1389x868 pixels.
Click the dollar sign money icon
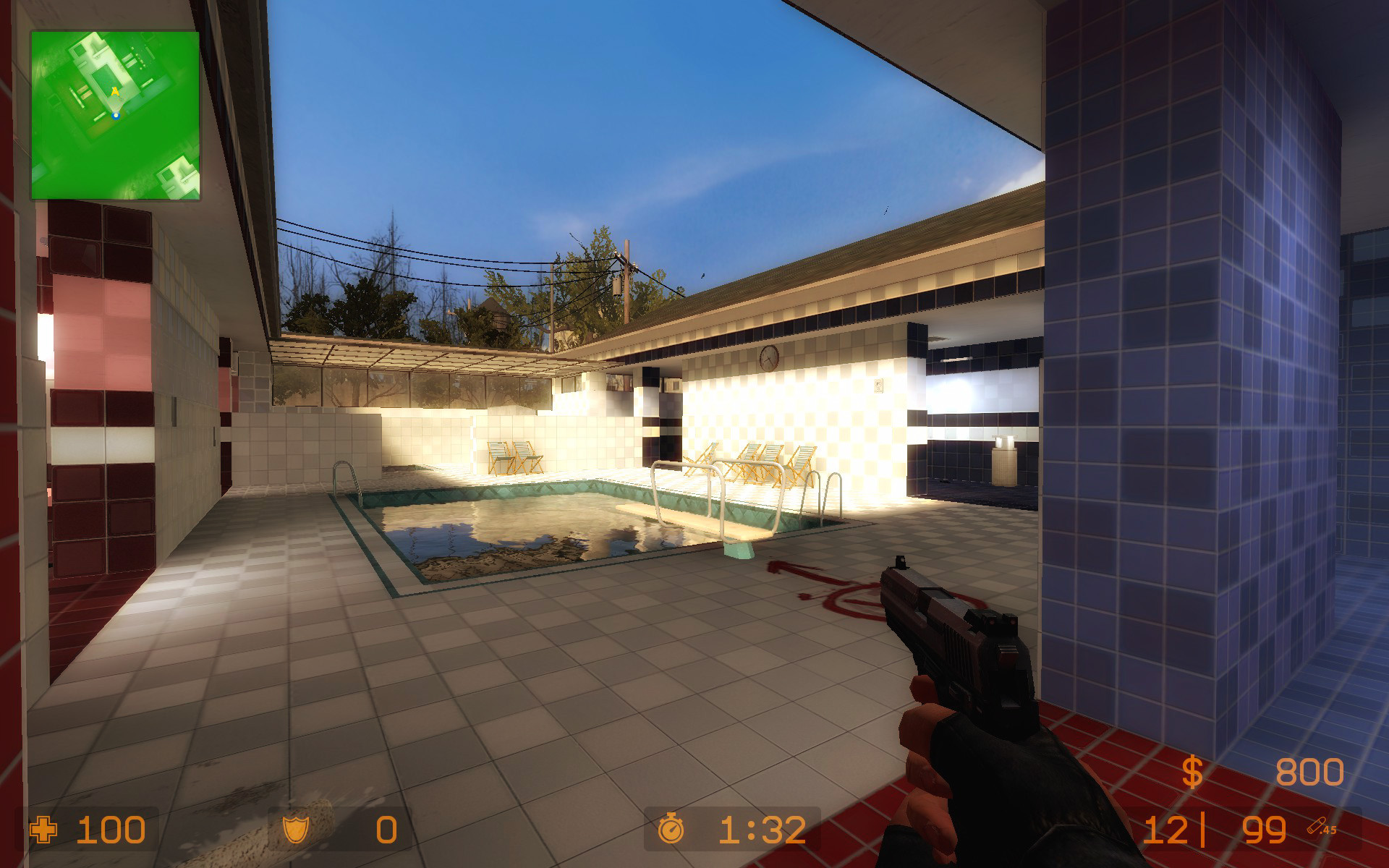click(1192, 773)
